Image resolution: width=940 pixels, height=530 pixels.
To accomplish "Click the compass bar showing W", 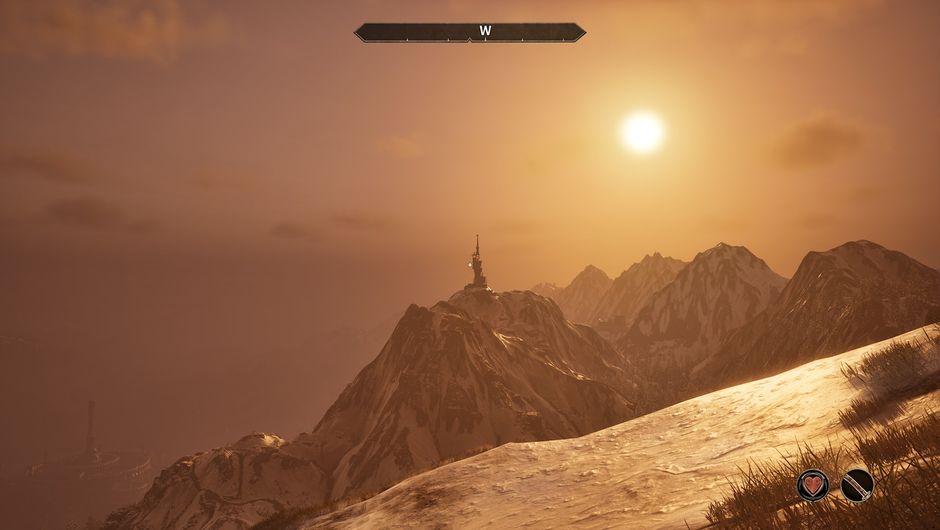I will 470,32.
